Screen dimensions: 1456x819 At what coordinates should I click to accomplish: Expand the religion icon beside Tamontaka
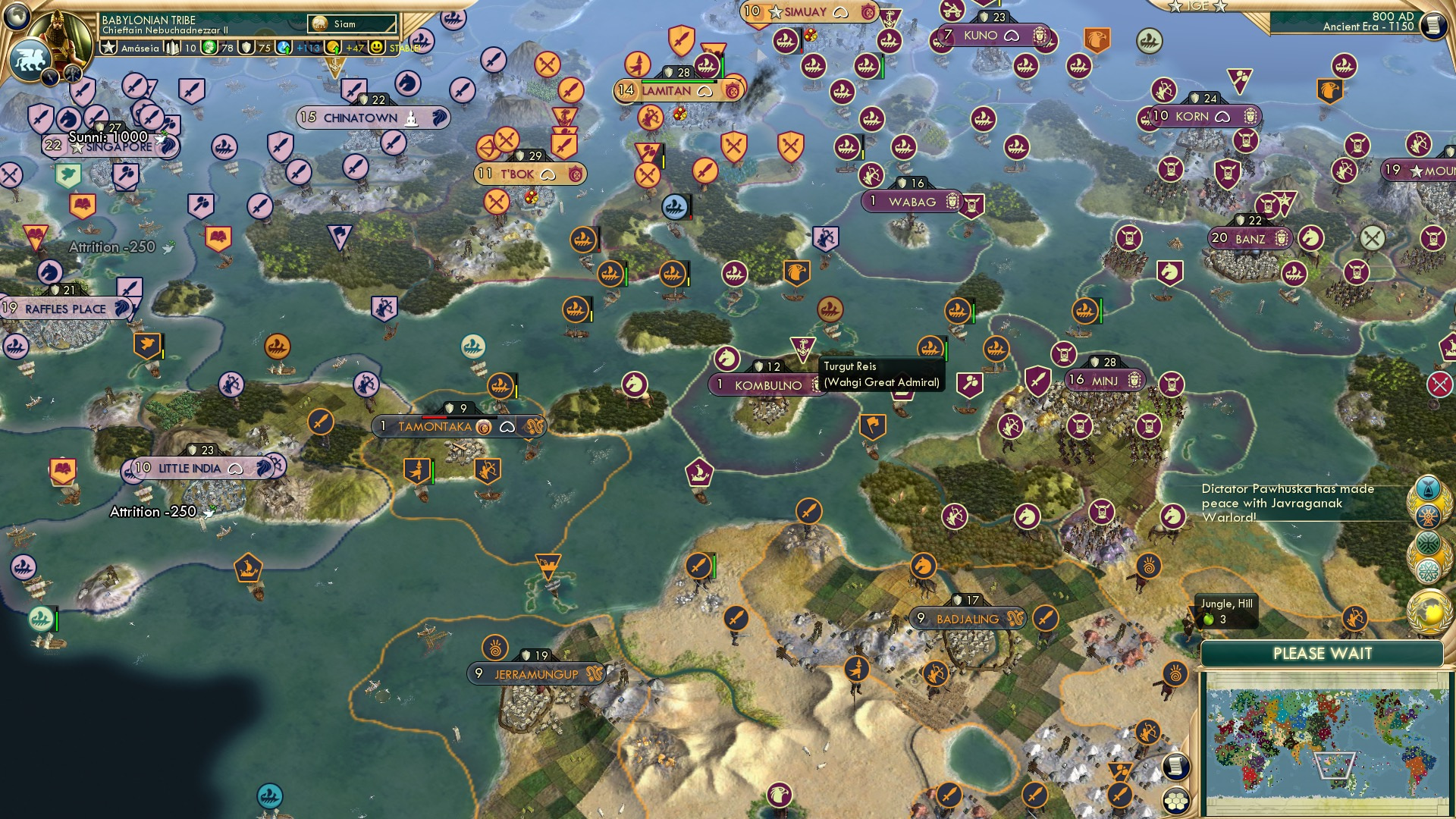click(483, 427)
